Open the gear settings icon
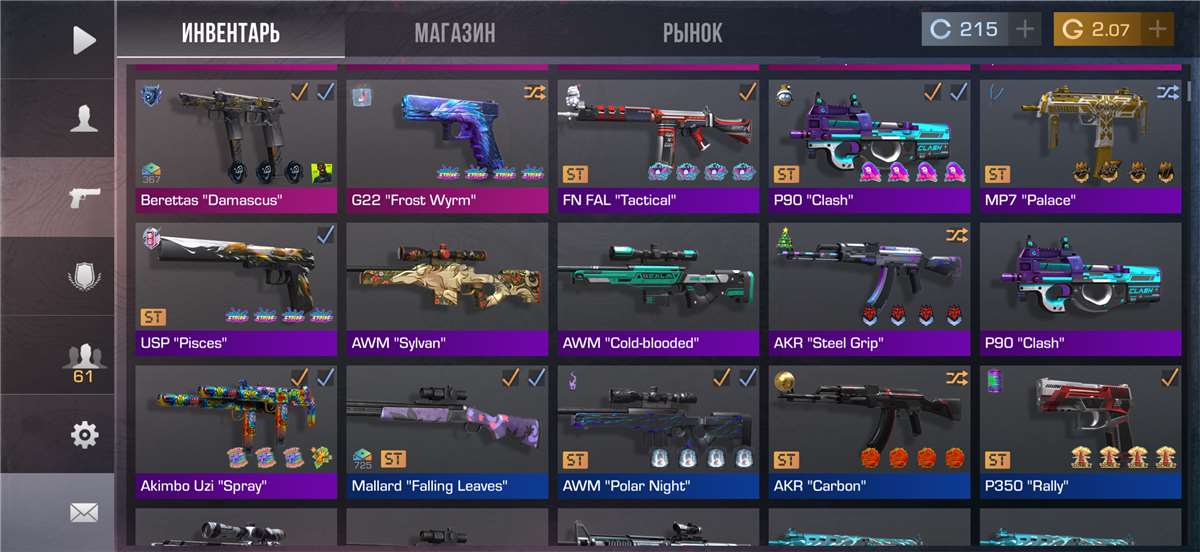 84,435
